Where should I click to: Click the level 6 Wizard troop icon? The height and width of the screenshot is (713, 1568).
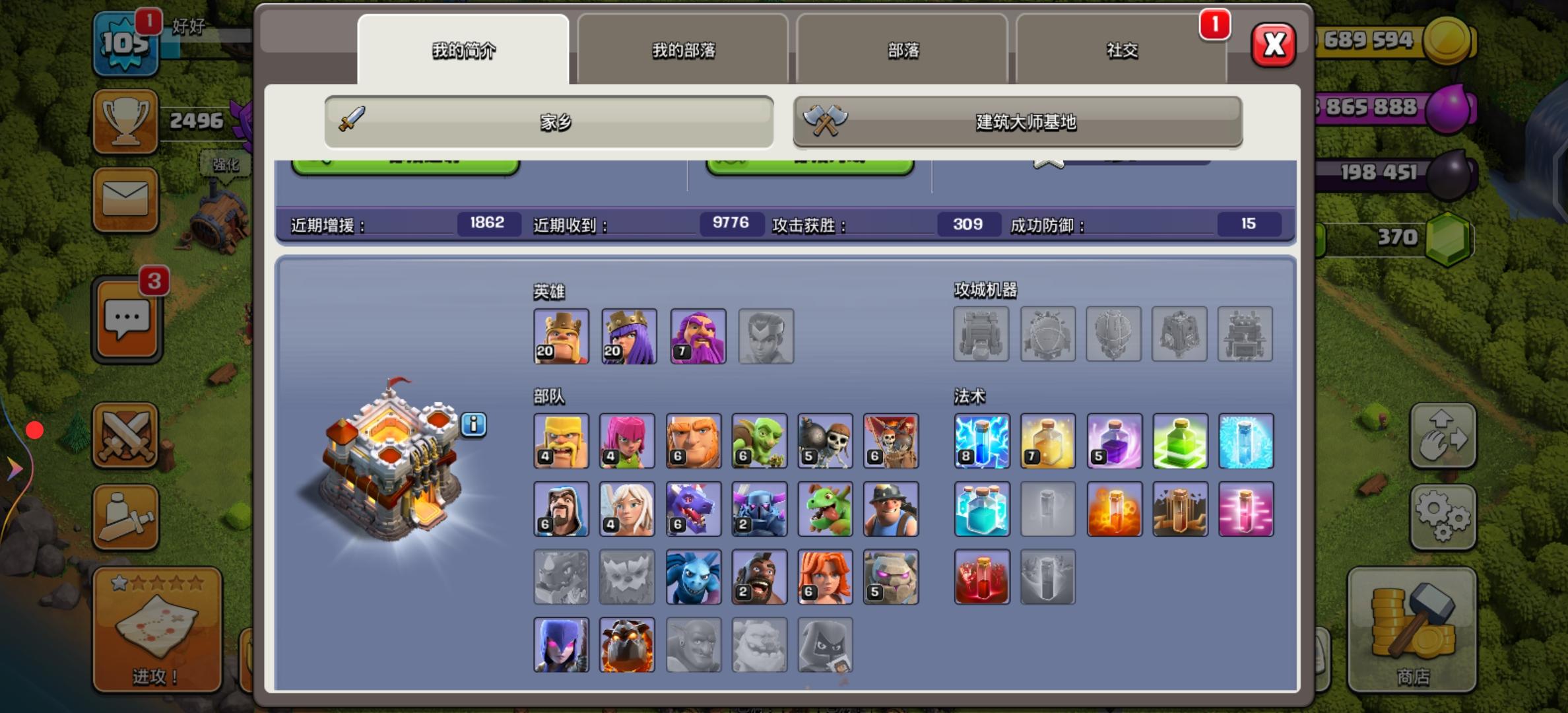coord(562,508)
